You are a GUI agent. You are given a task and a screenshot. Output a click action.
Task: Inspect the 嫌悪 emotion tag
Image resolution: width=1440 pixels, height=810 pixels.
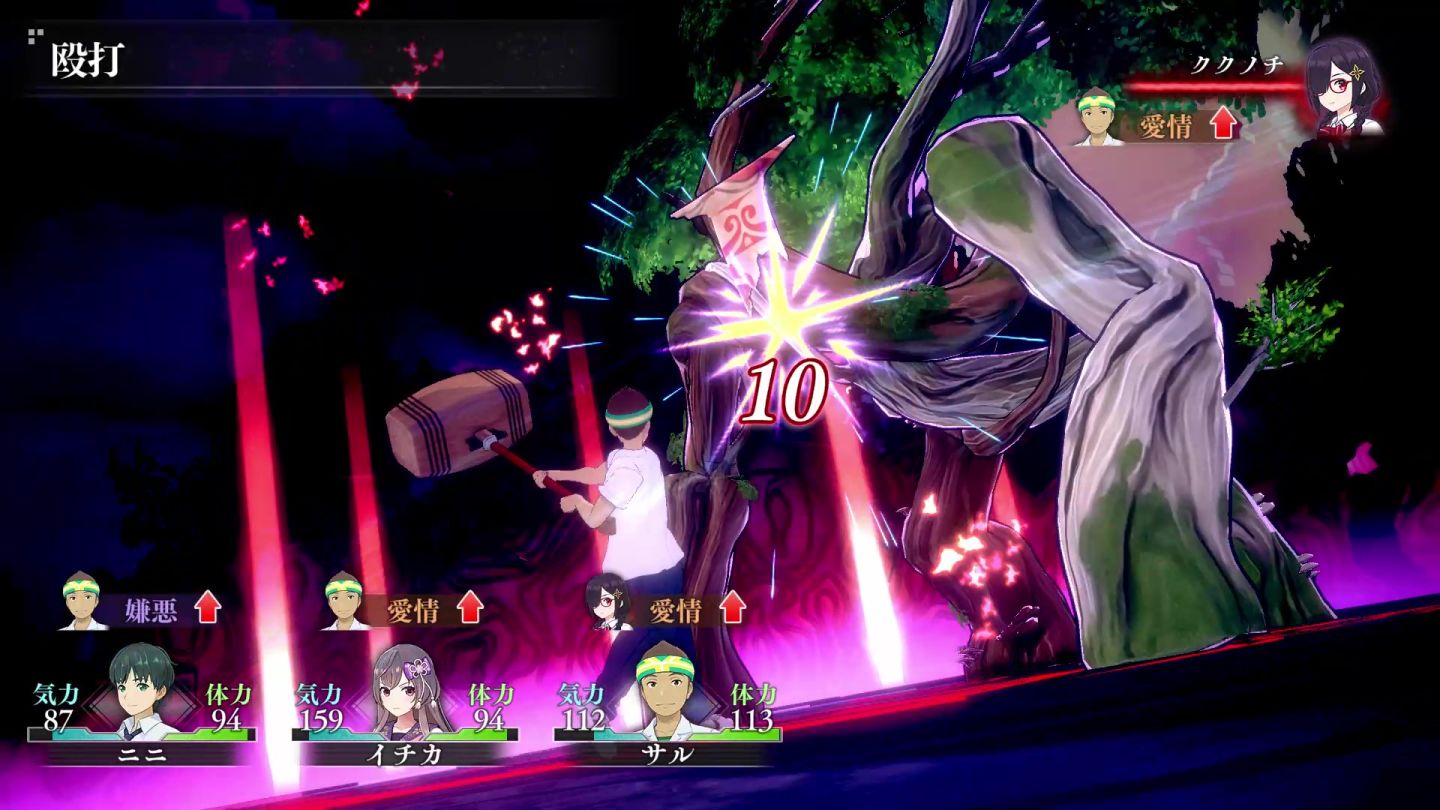(x=152, y=609)
